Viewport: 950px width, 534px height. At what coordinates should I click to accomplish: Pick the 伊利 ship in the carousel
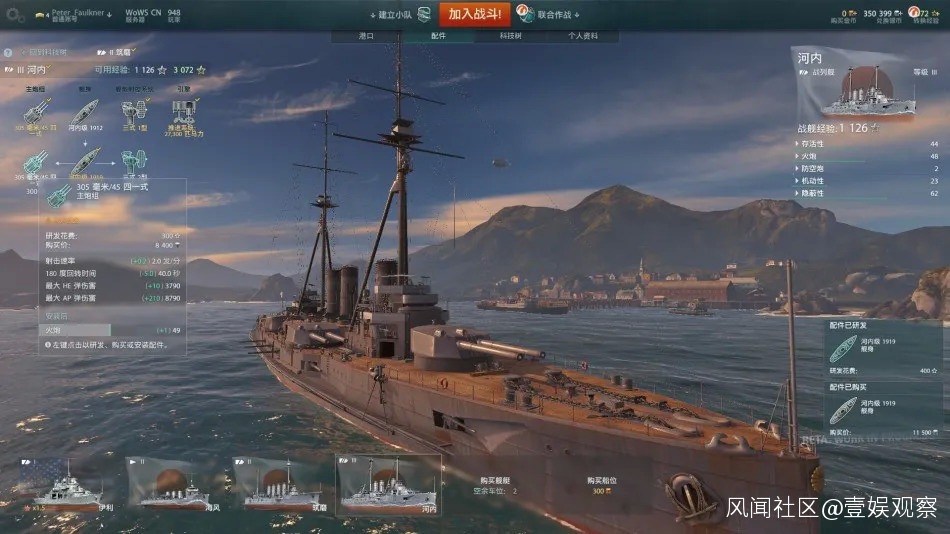tap(69, 484)
